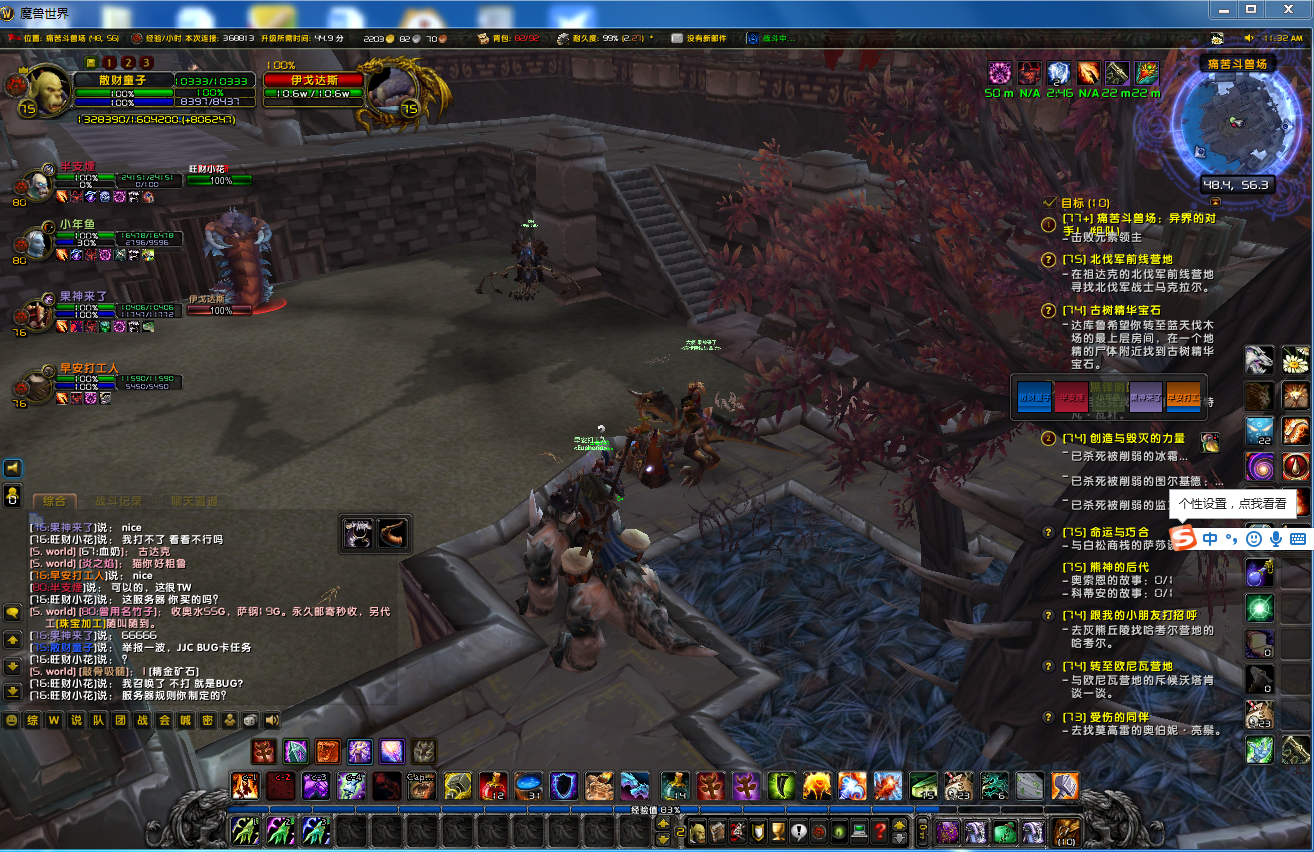This screenshot has height=852, width=1314.
Task: Select the emote smiley icon below the chat window
Action: click(12, 720)
